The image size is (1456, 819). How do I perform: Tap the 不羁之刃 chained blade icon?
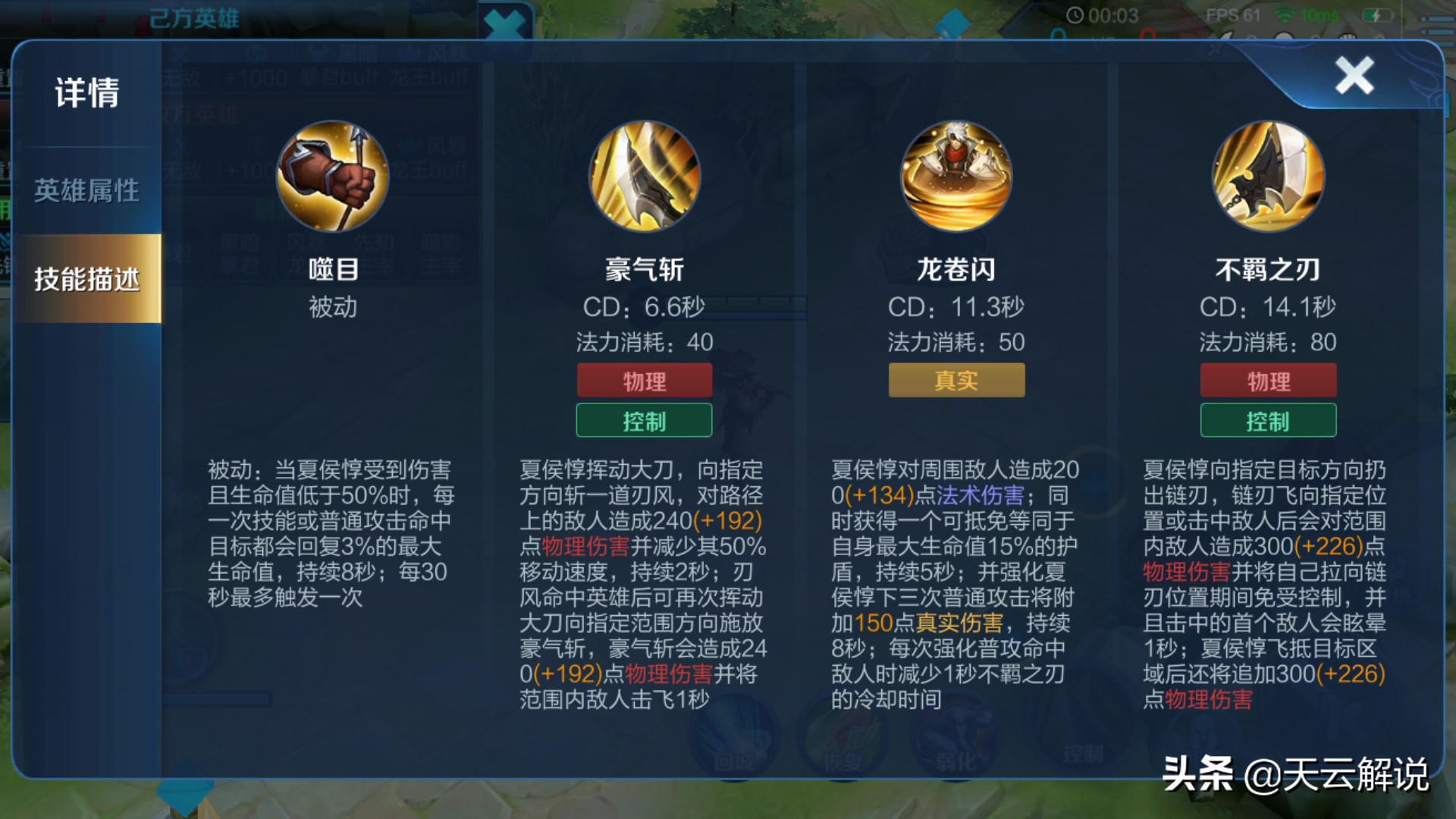(1268, 177)
